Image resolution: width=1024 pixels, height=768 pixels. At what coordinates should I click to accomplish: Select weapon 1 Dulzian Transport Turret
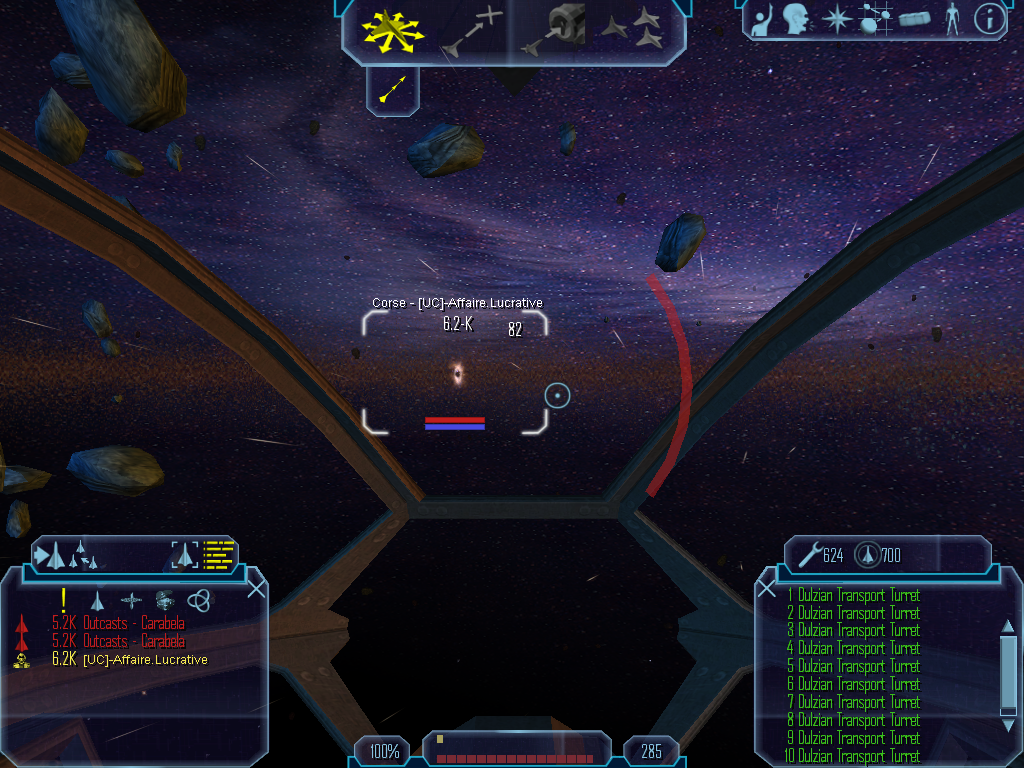(852, 595)
